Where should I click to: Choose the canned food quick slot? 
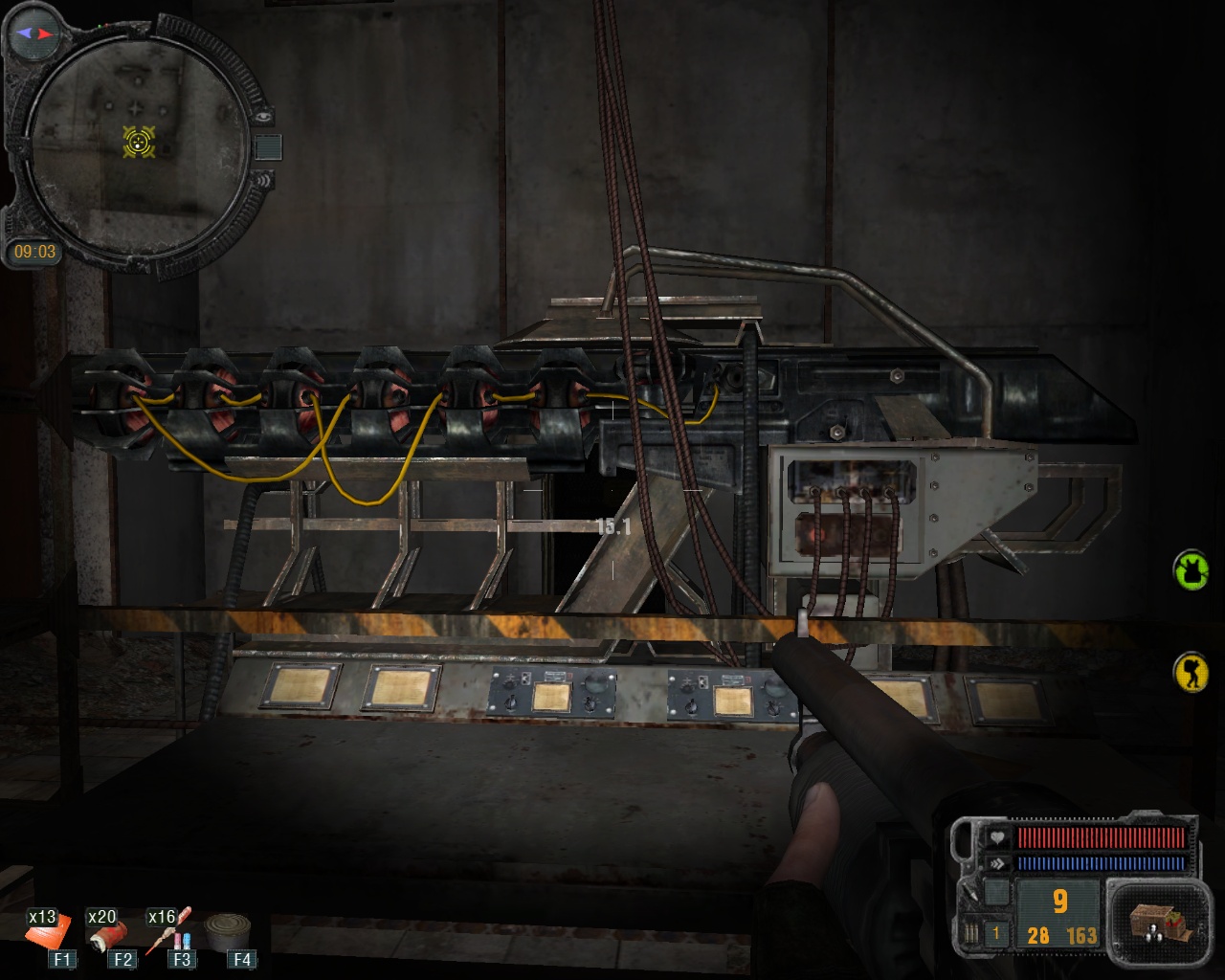pyautogui.click(x=229, y=929)
